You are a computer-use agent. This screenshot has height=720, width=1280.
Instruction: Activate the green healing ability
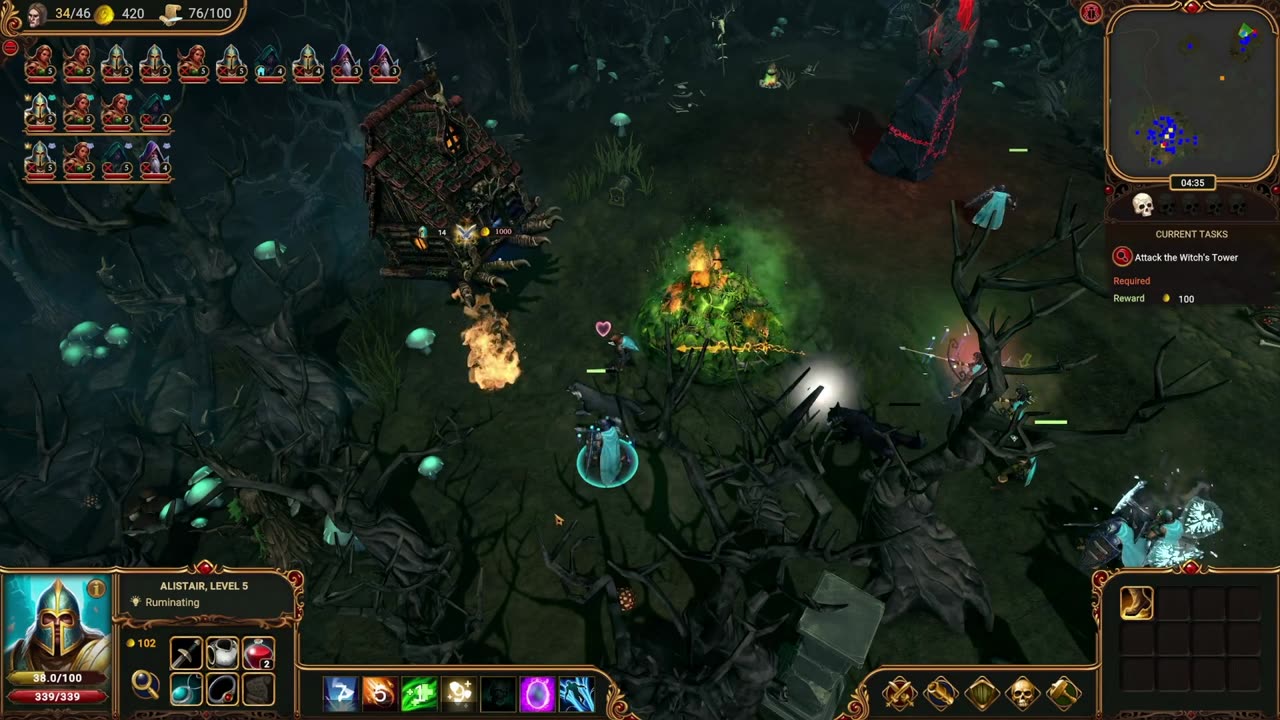[x=419, y=693]
